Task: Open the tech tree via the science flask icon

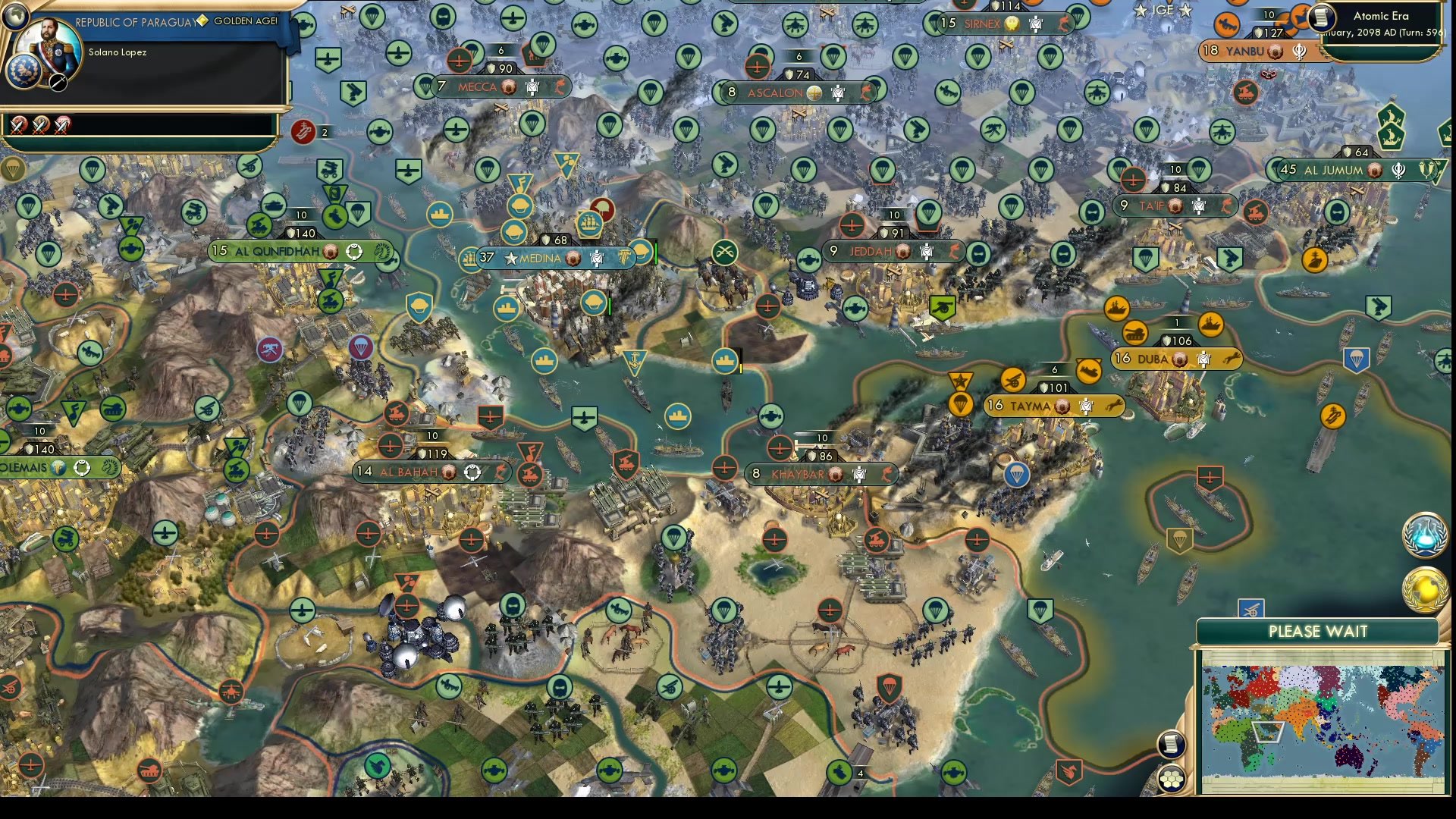Action: click(1424, 535)
